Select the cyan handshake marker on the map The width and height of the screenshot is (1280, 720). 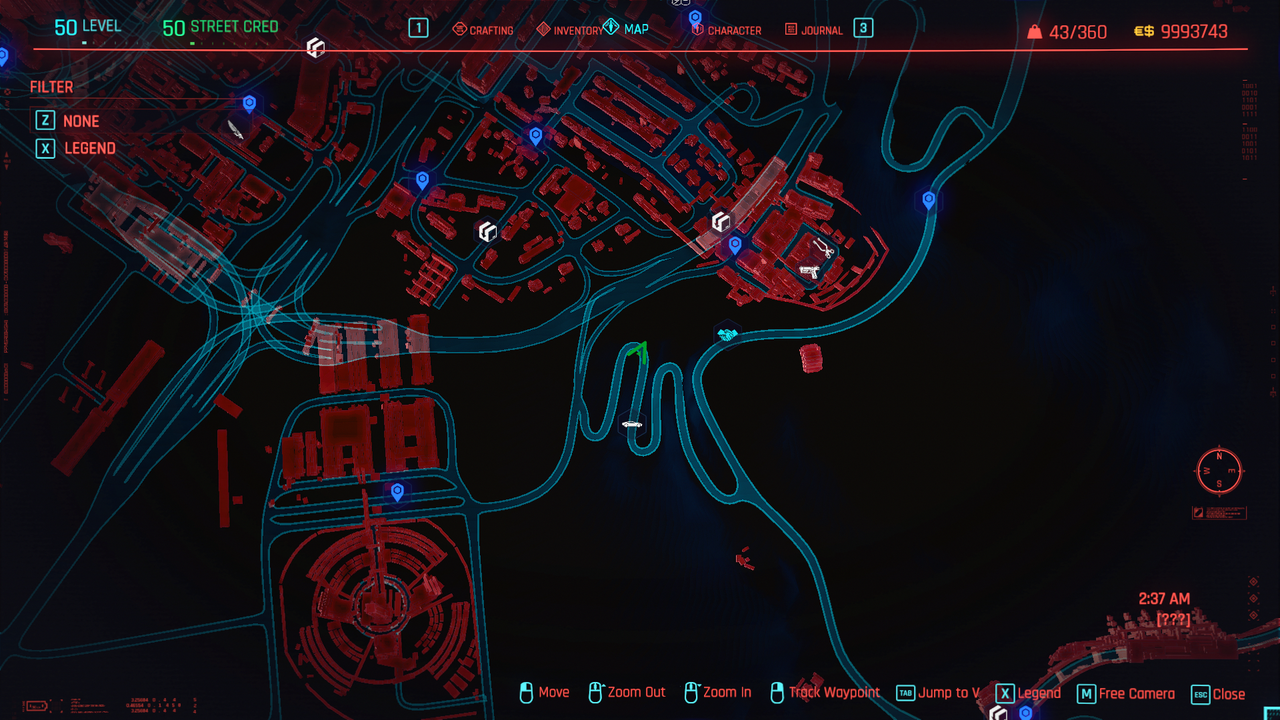point(727,334)
